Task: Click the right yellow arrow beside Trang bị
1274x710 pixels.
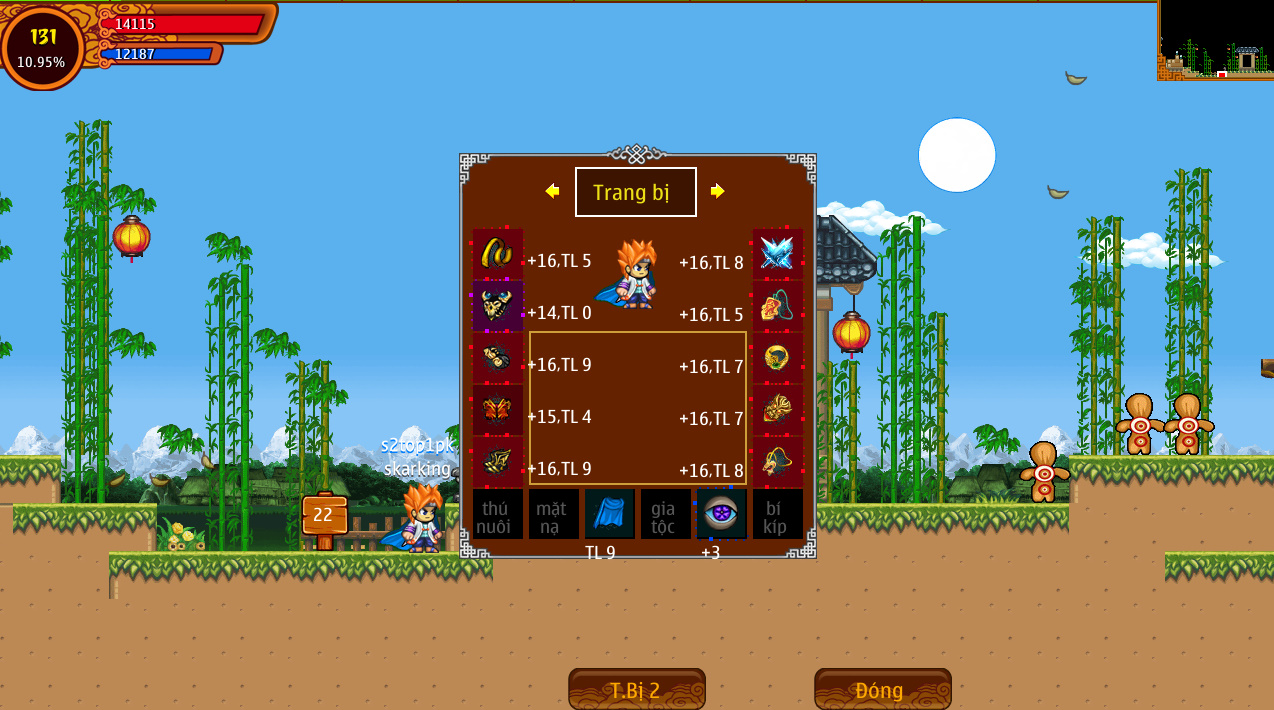Action: pyautogui.click(x=717, y=191)
